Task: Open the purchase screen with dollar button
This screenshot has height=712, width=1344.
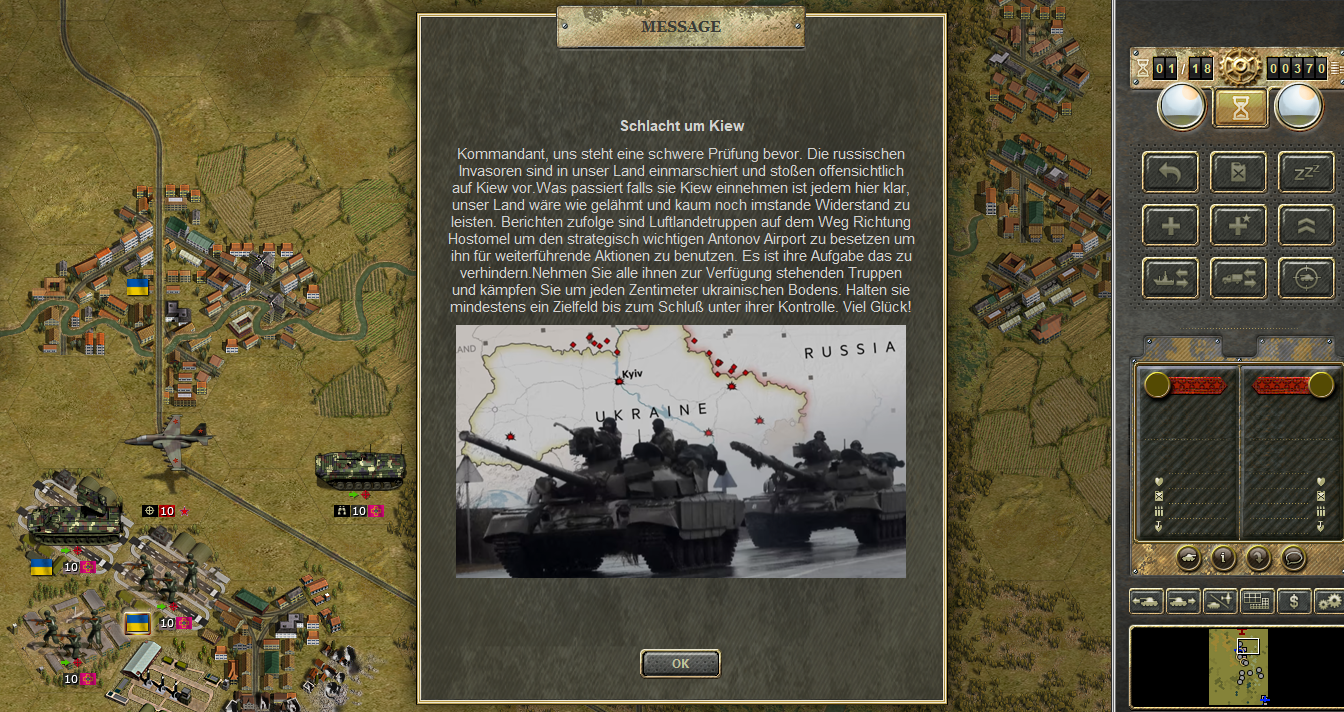Action: (x=1294, y=601)
